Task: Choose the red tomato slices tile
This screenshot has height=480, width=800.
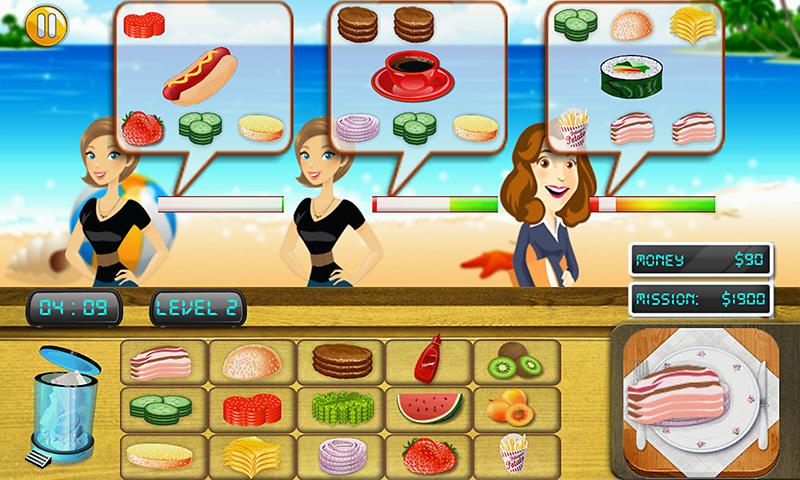Action: [250, 408]
